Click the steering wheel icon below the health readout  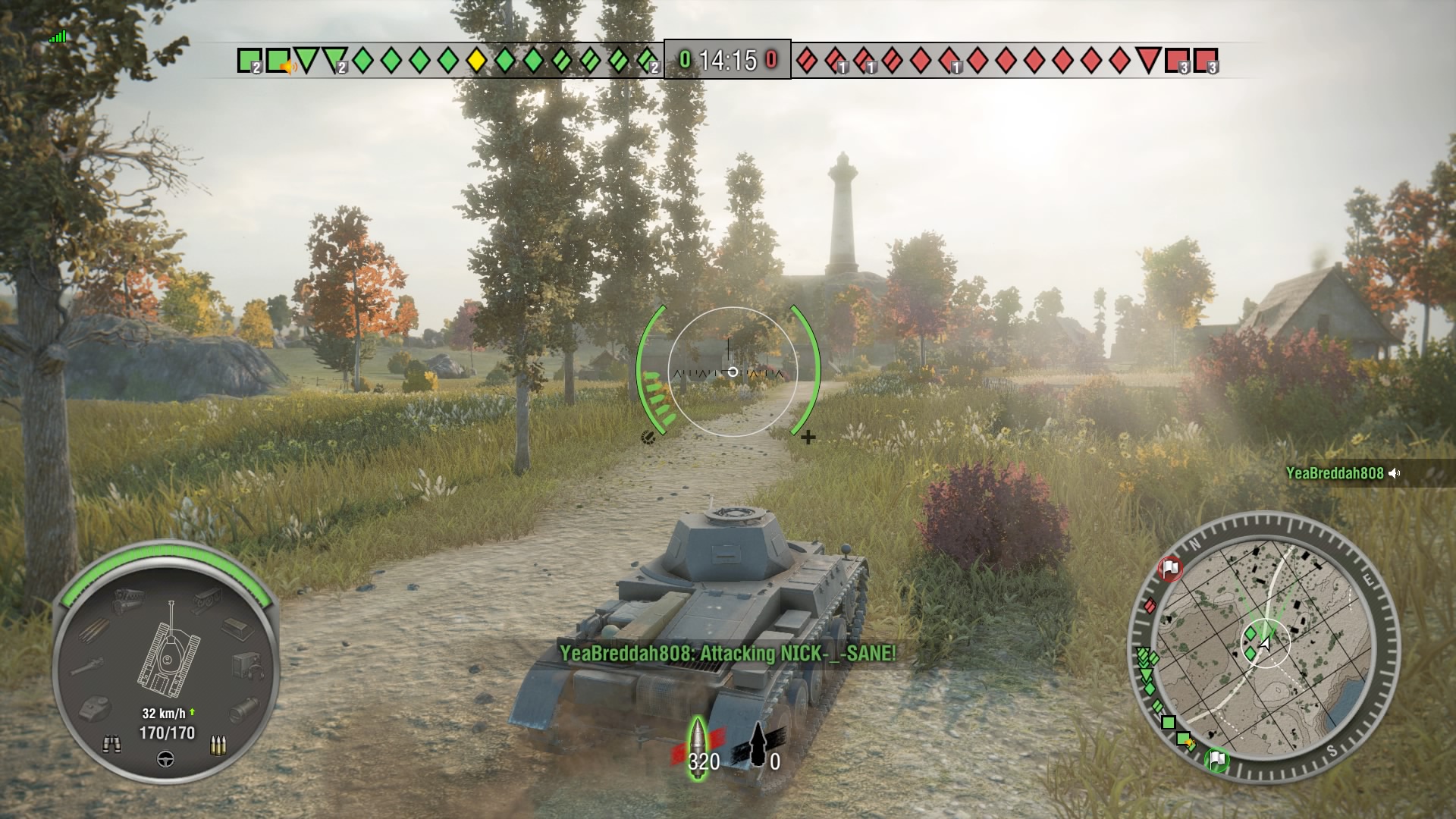click(x=165, y=759)
